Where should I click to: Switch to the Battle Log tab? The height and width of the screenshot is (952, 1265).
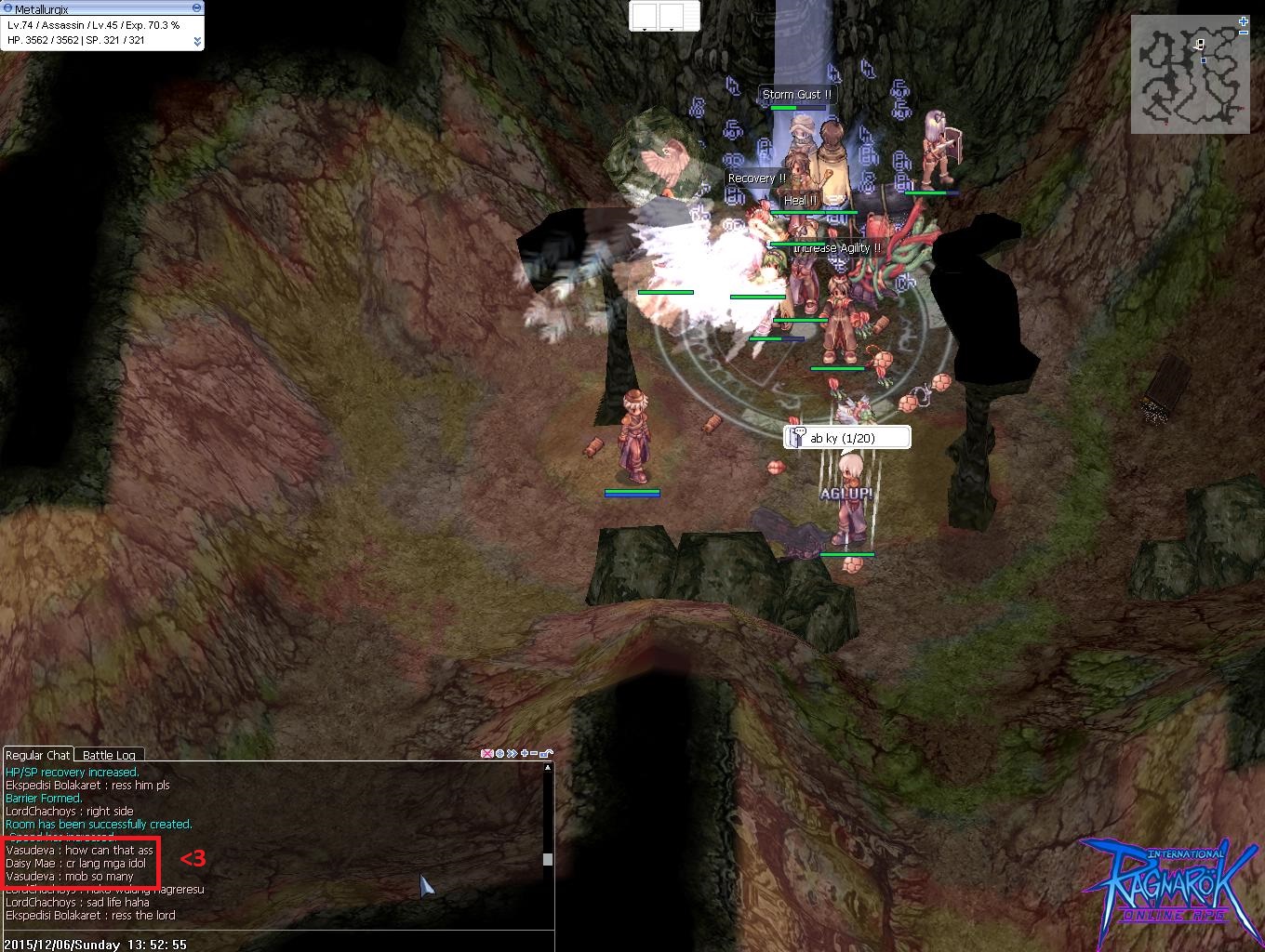click(x=108, y=755)
